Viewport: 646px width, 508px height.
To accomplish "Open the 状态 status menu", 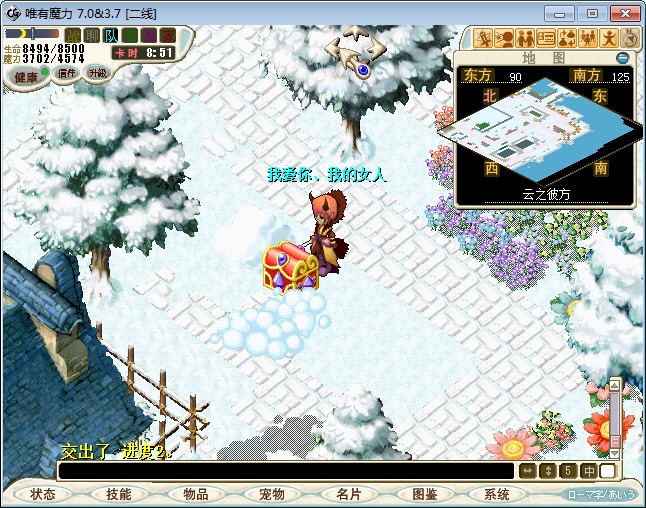I will tap(42, 494).
